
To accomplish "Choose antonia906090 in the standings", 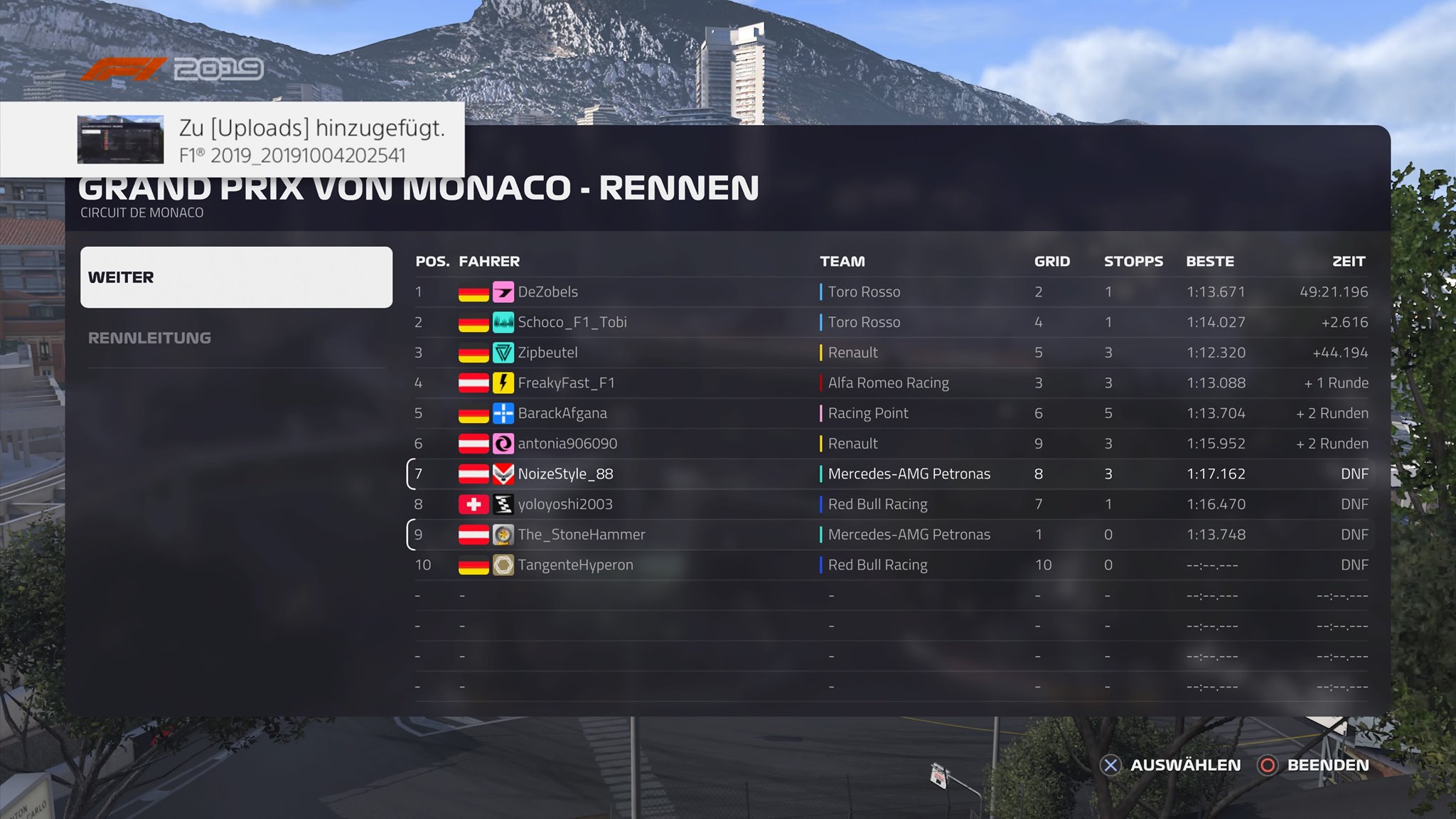I will (x=567, y=444).
